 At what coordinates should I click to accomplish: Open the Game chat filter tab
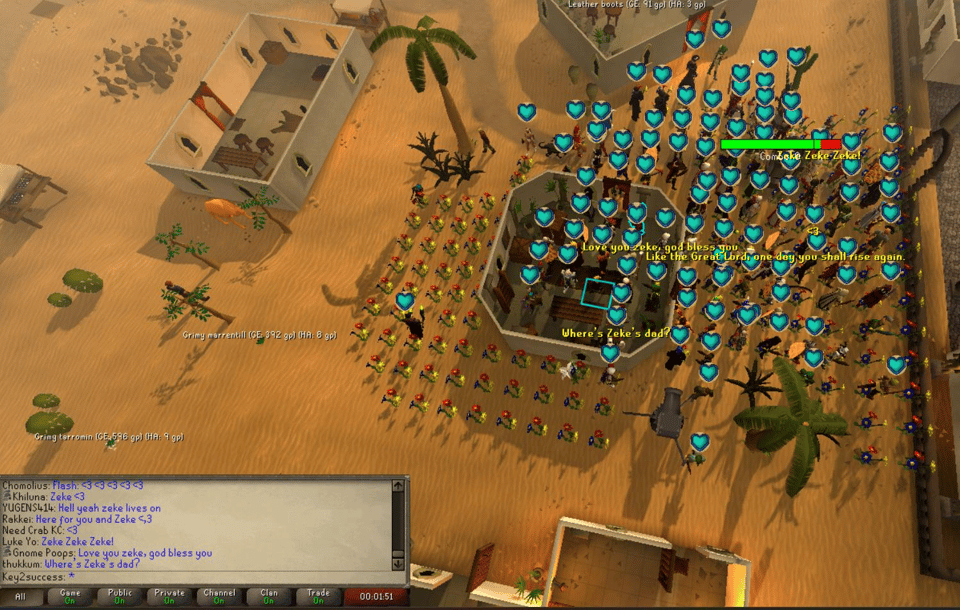tap(70, 597)
